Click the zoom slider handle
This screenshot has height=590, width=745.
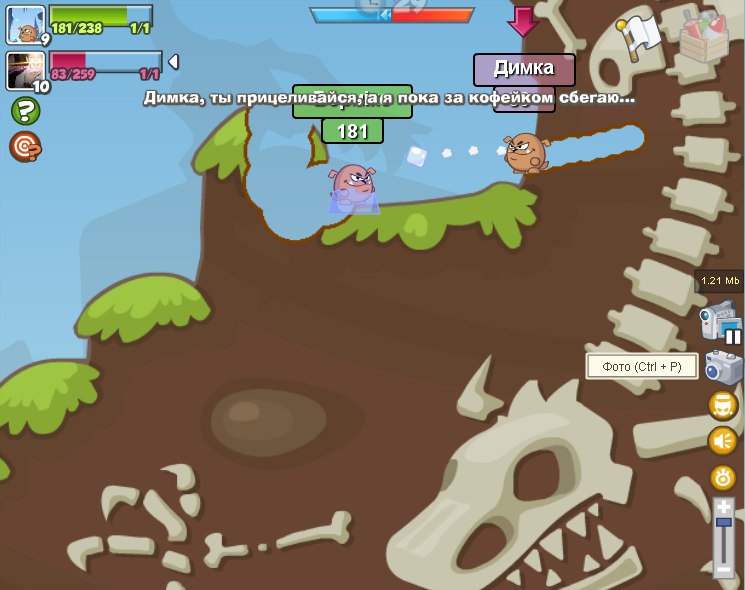click(x=724, y=522)
